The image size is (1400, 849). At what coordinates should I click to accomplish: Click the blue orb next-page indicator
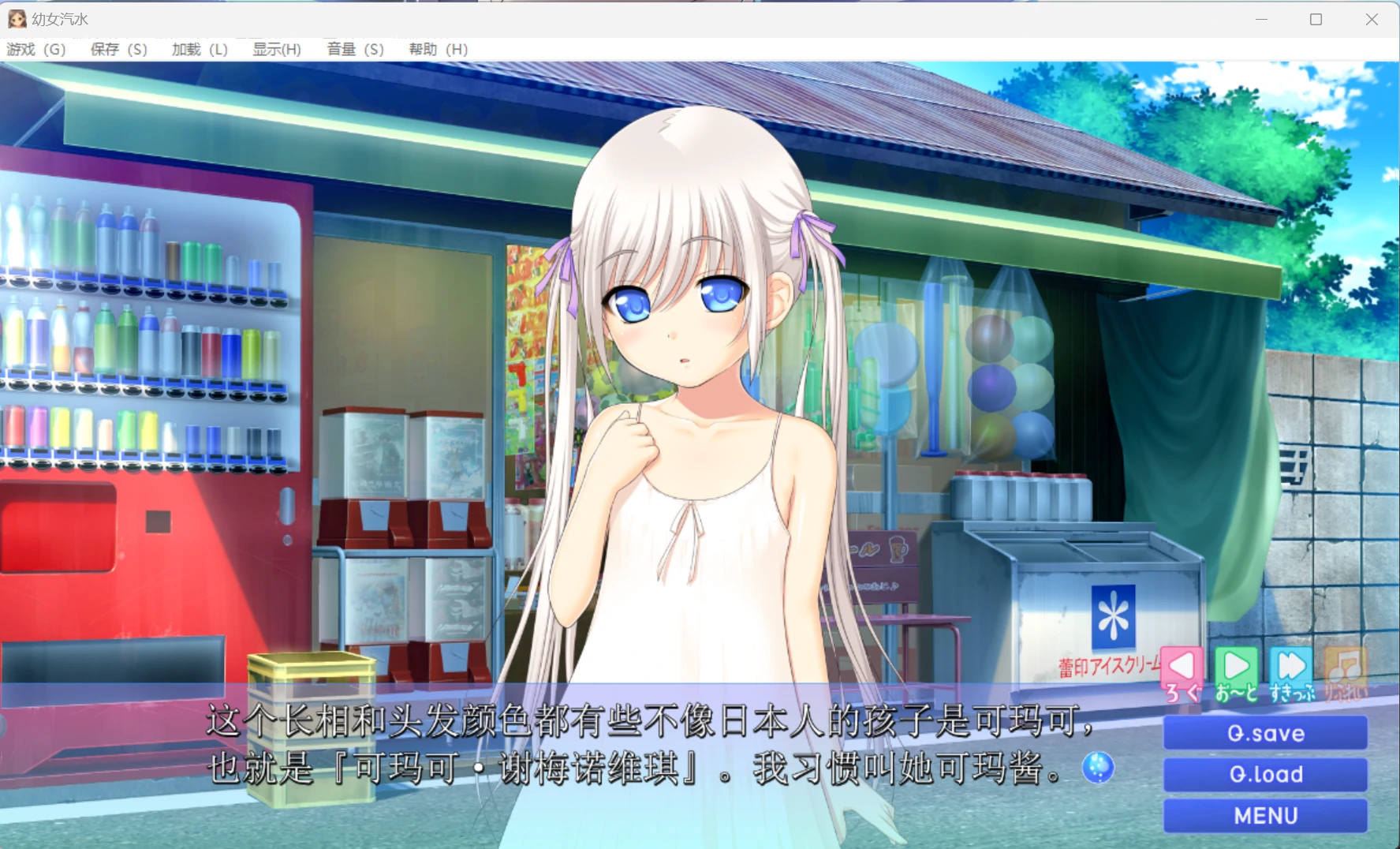coord(1098,768)
